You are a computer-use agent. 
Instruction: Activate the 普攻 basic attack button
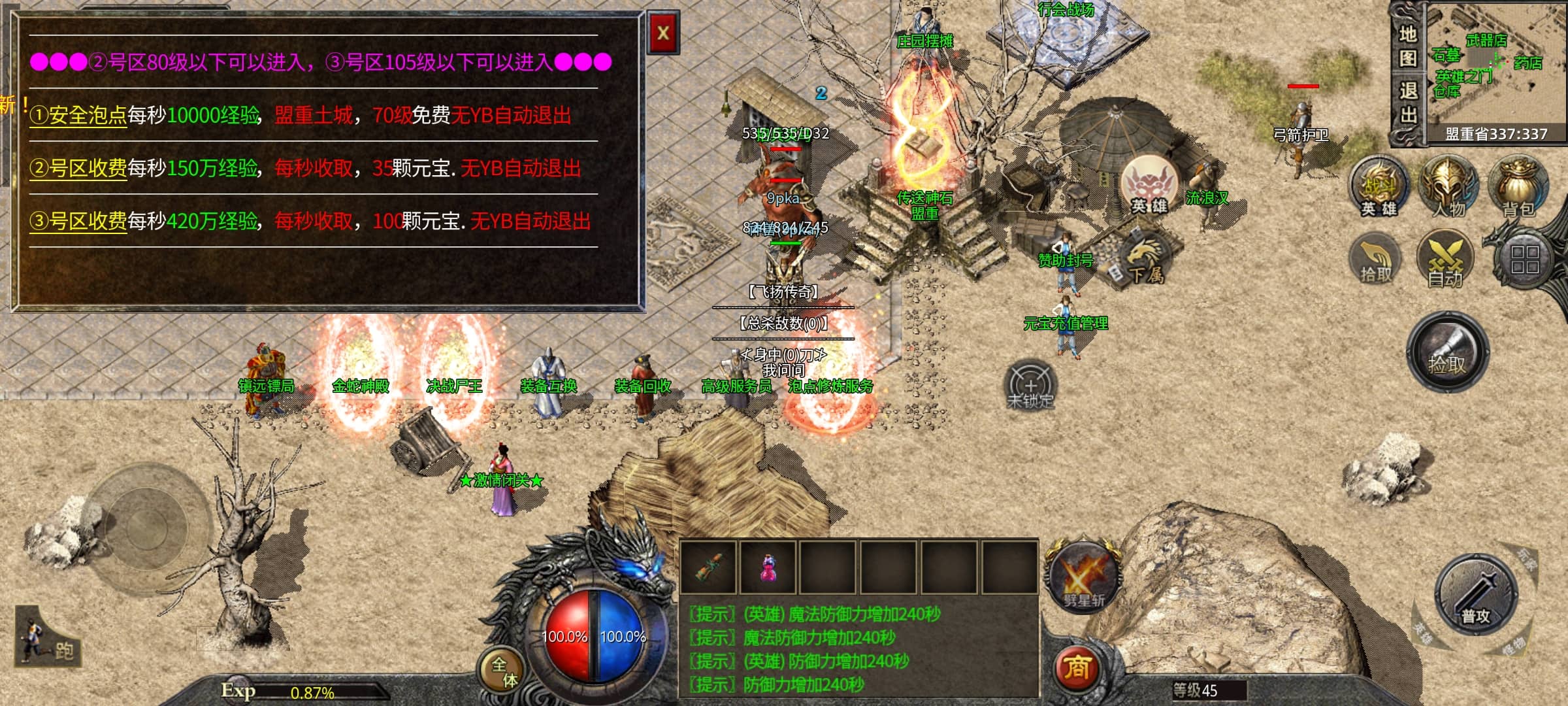[x=1475, y=595]
